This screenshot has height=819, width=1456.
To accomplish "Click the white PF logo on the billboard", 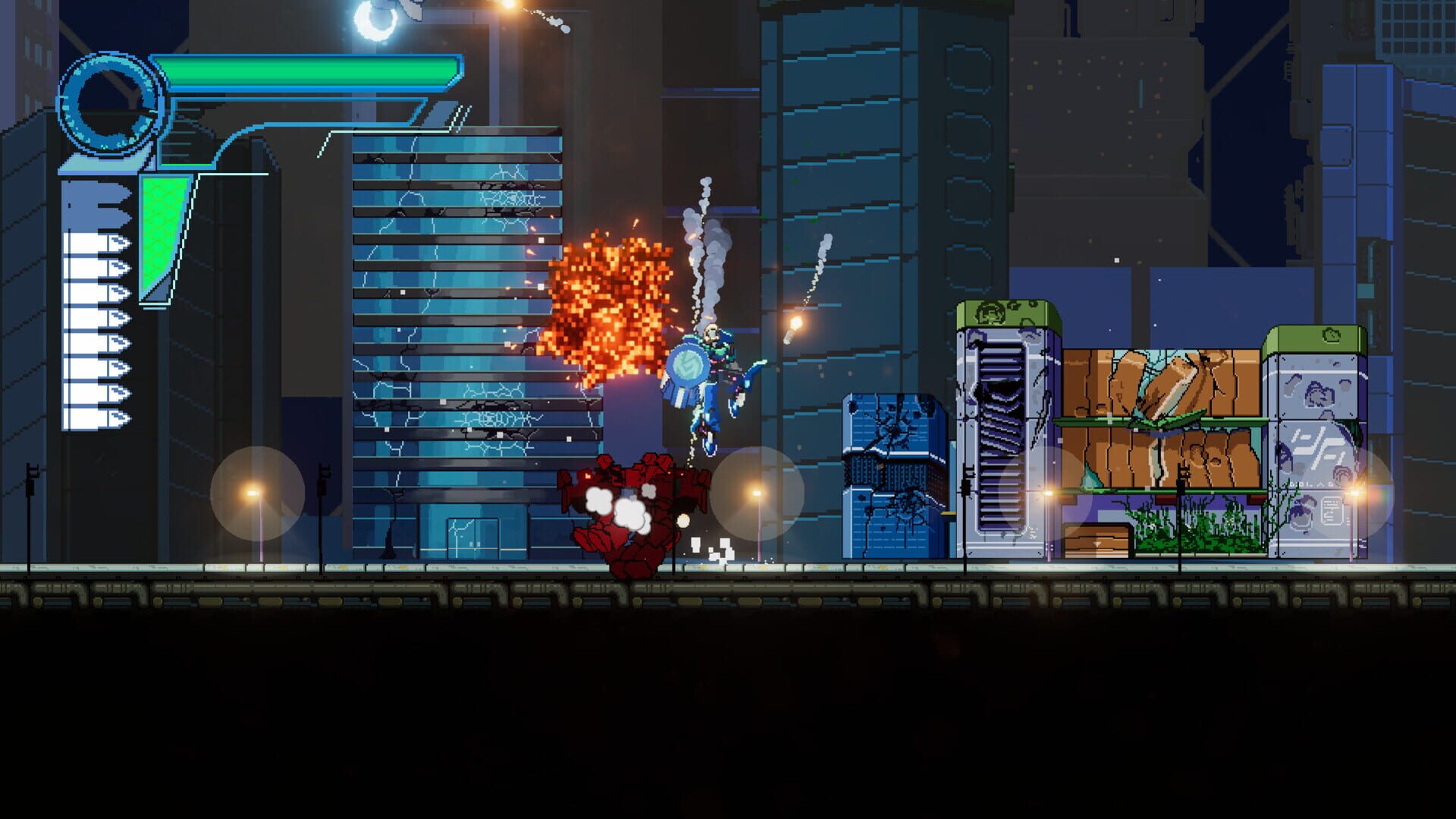I will [1319, 448].
